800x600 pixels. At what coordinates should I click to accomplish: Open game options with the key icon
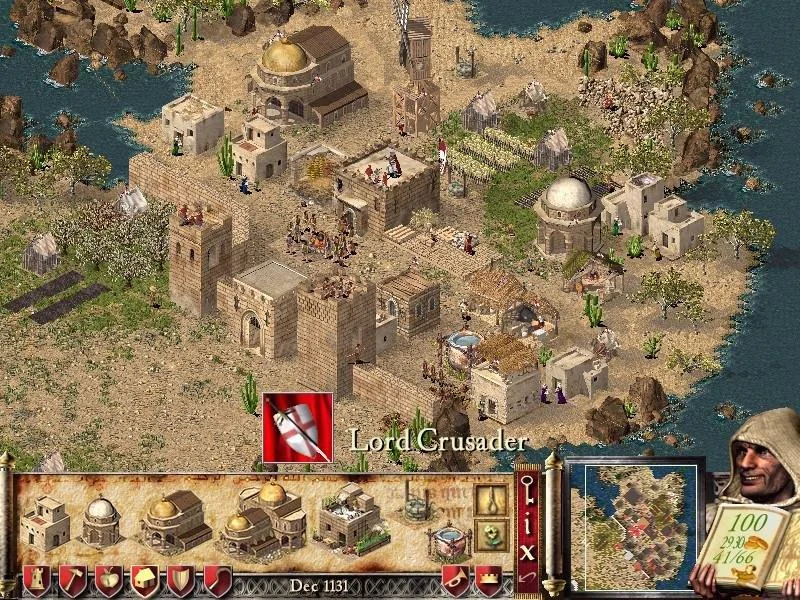tap(529, 491)
